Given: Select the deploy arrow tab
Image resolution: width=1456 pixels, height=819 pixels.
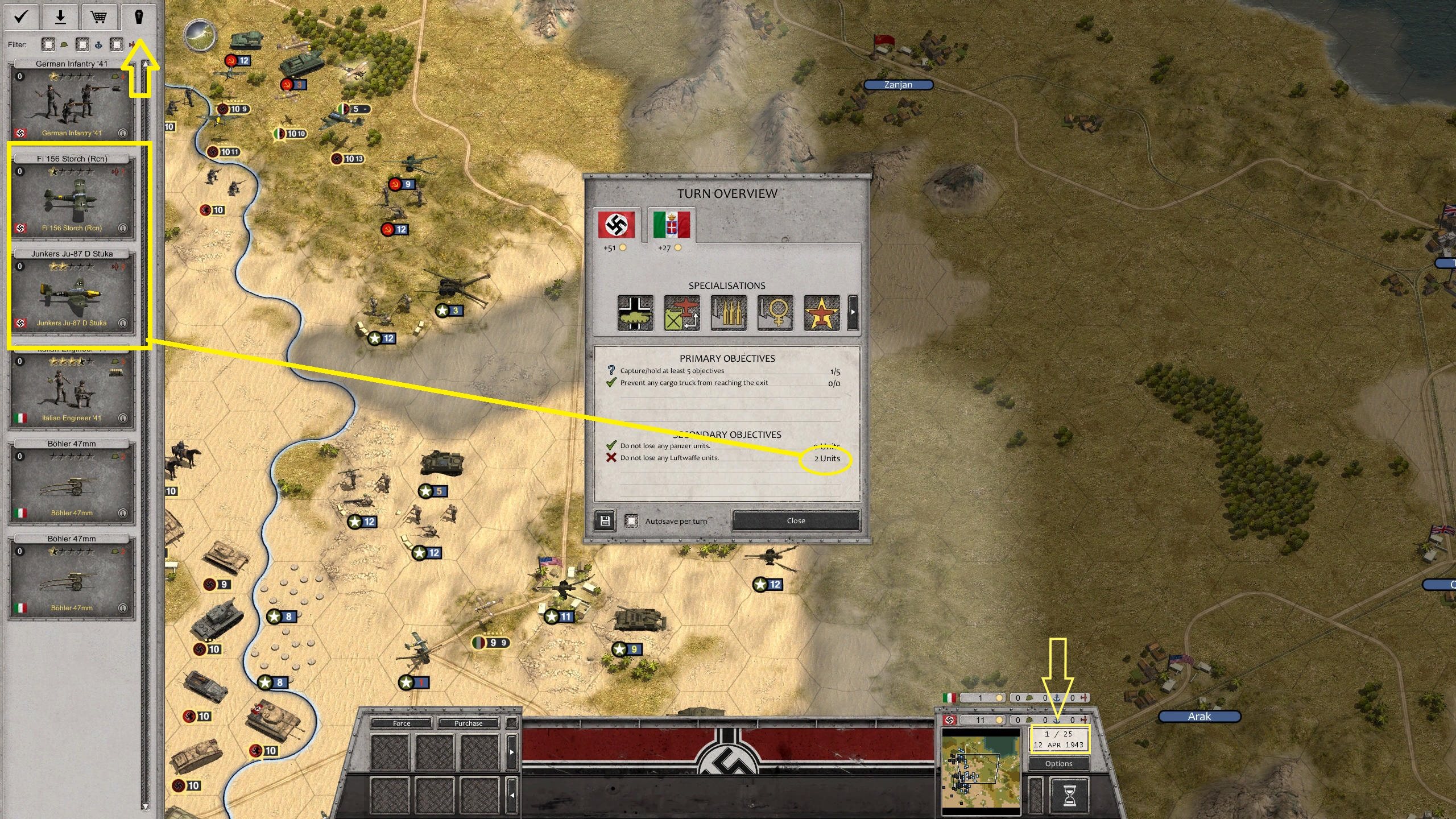Looking at the screenshot, I should (x=60, y=17).
